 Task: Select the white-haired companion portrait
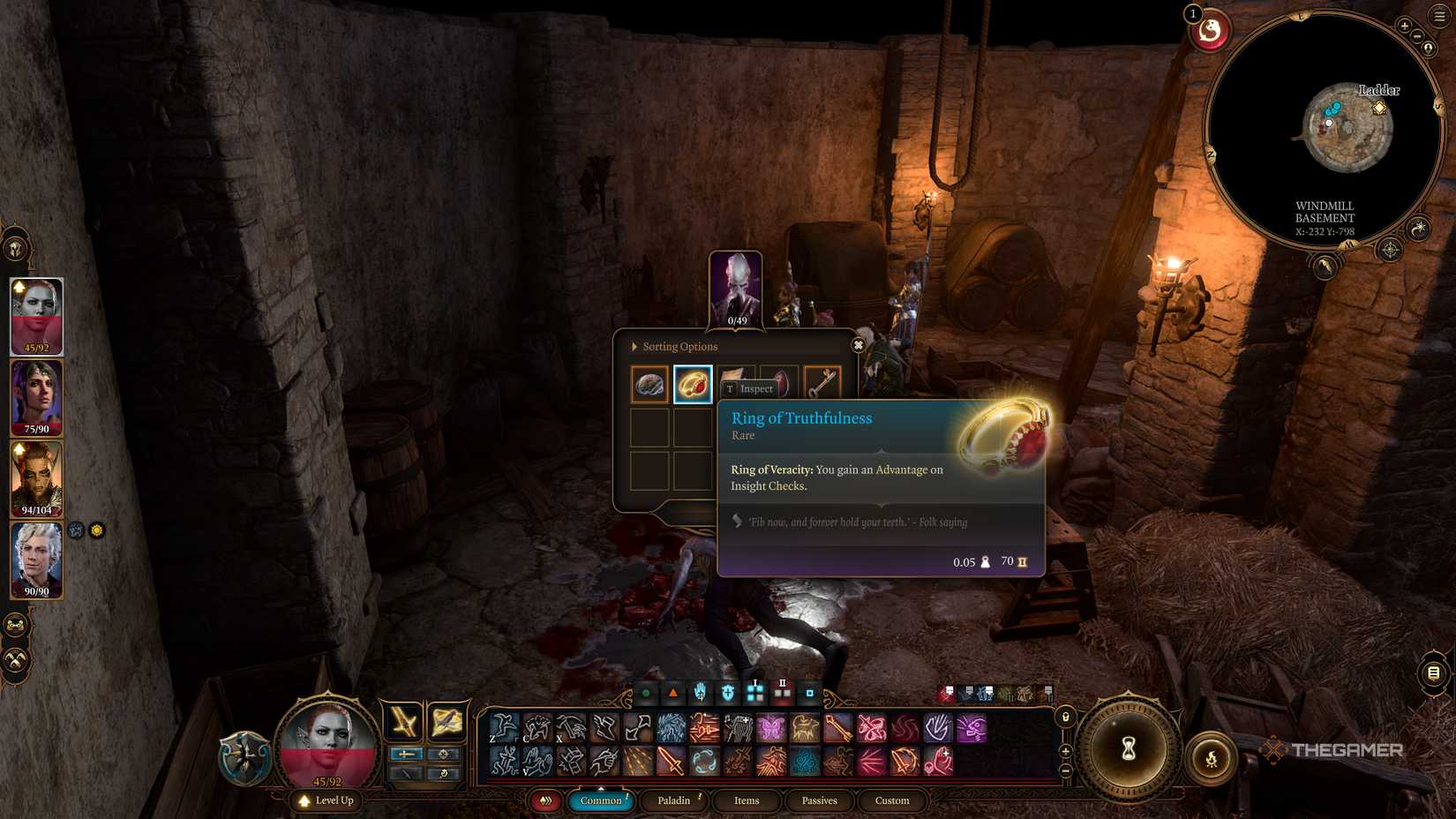36,560
